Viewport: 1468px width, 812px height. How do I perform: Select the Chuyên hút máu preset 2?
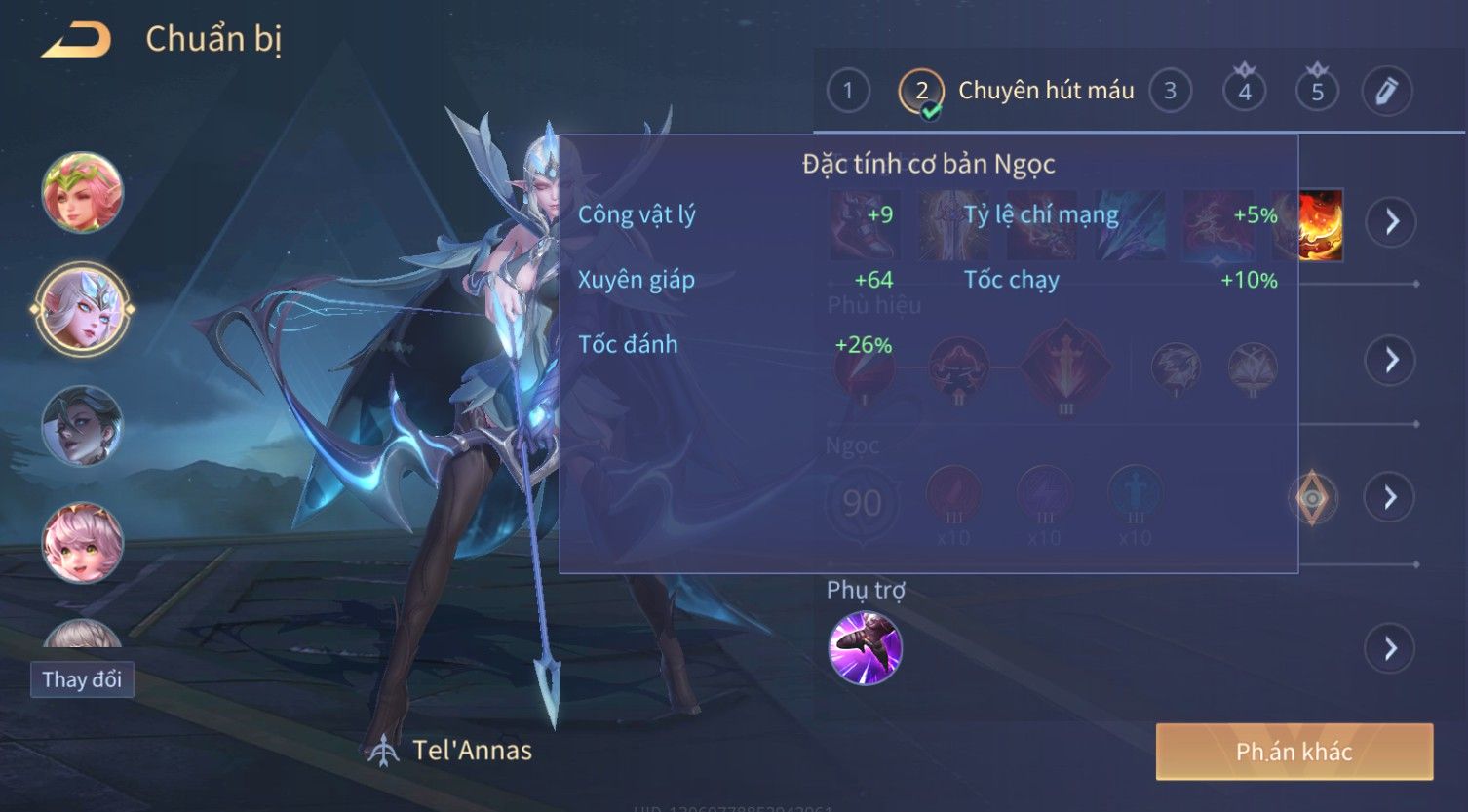pyautogui.click(x=921, y=92)
